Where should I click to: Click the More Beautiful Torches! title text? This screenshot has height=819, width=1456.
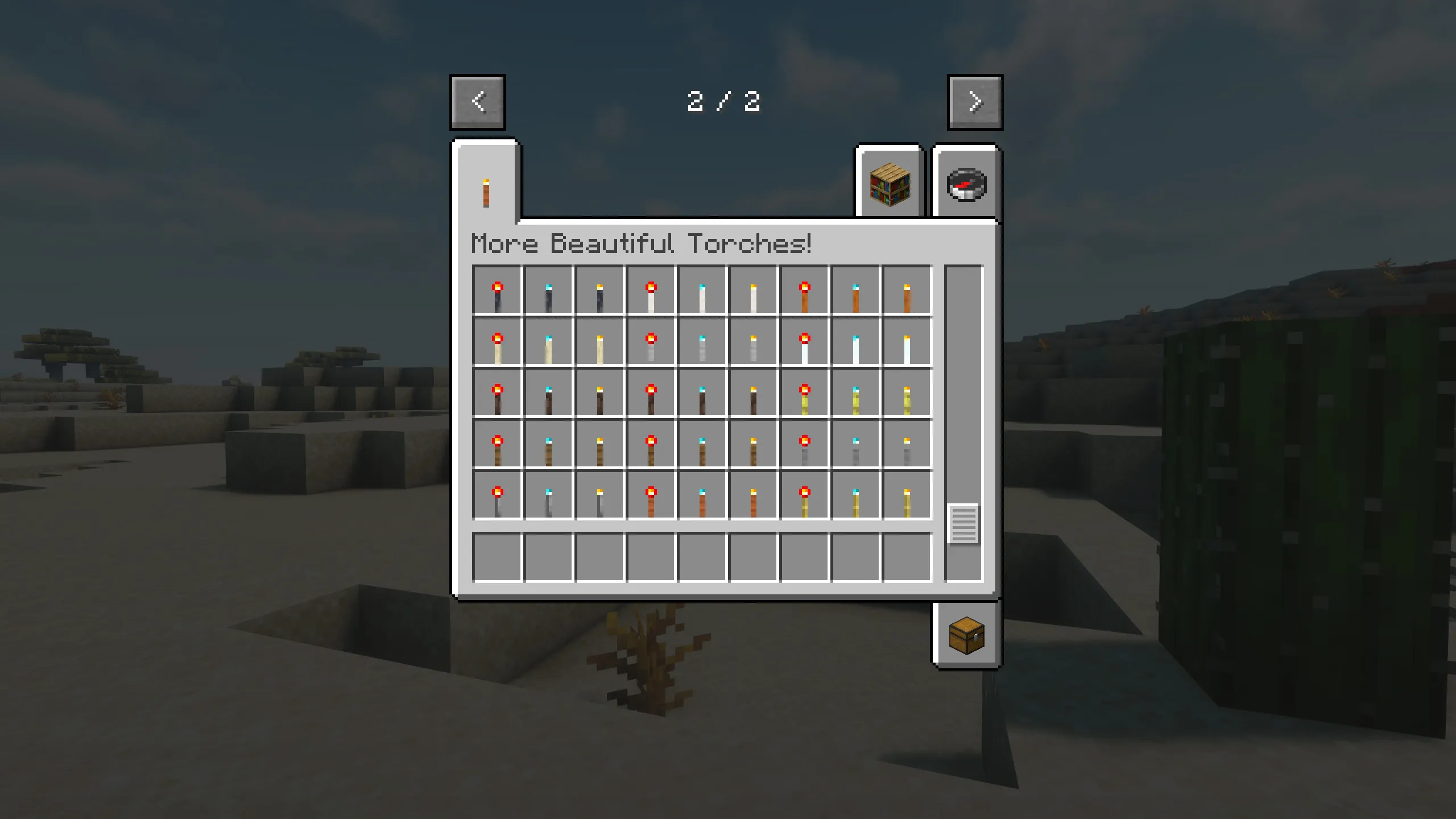(x=642, y=243)
